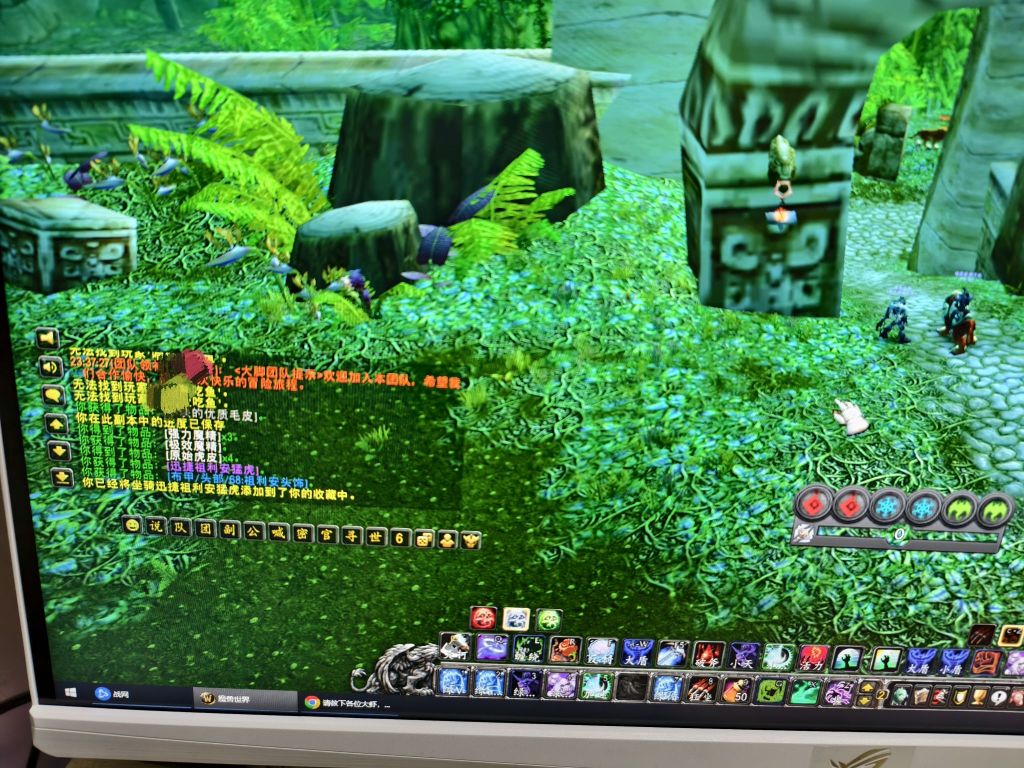The width and height of the screenshot is (1024, 768).
Task: Open the speech-bubble chat menu button
Action: tap(54, 395)
